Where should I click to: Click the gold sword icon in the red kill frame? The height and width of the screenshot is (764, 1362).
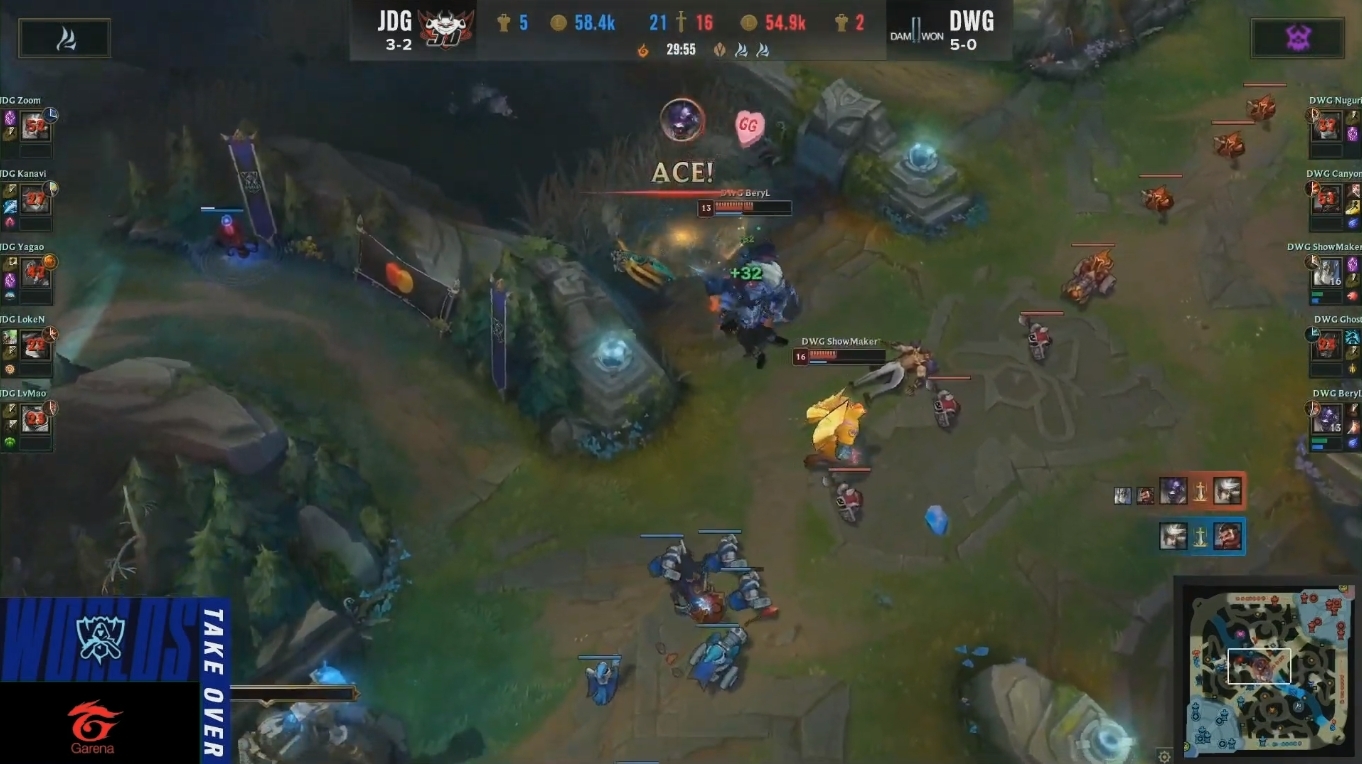[1200, 494]
